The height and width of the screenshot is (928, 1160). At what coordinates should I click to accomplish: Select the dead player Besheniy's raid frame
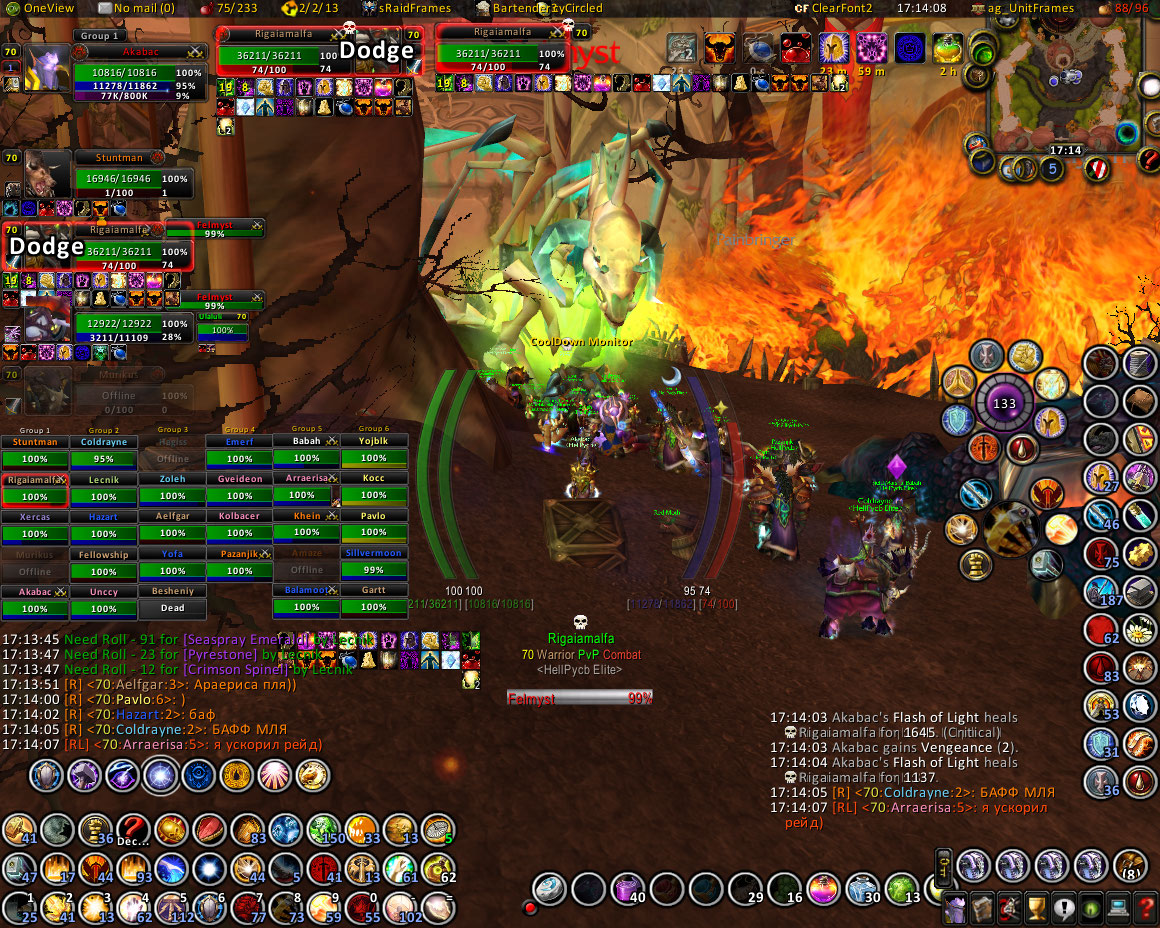click(x=172, y=600)
